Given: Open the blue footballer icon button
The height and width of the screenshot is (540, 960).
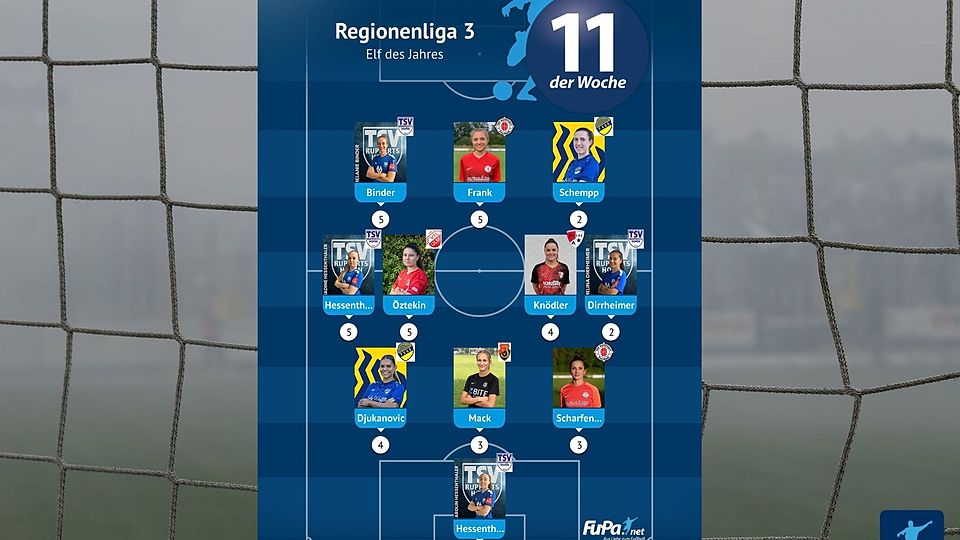Looking at the screenshot, I should click(x=911, y=526).
